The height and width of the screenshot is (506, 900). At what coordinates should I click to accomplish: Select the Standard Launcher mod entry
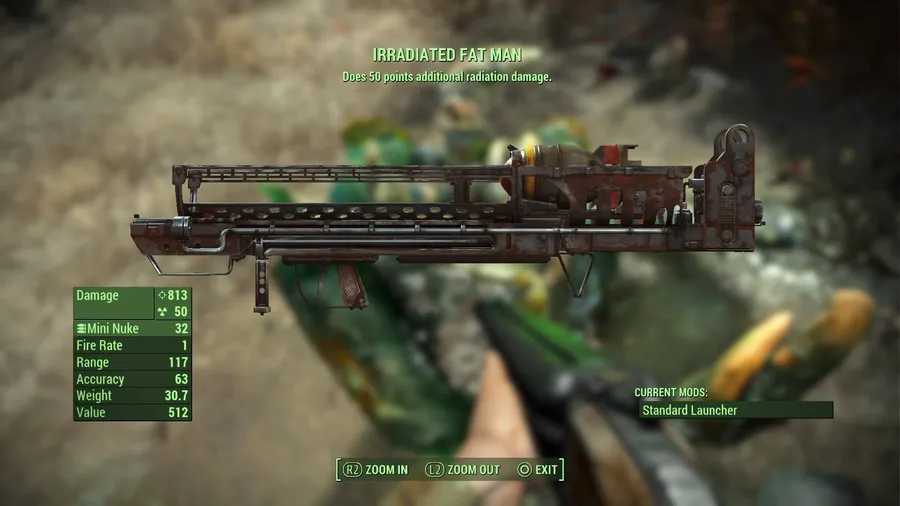735,410
